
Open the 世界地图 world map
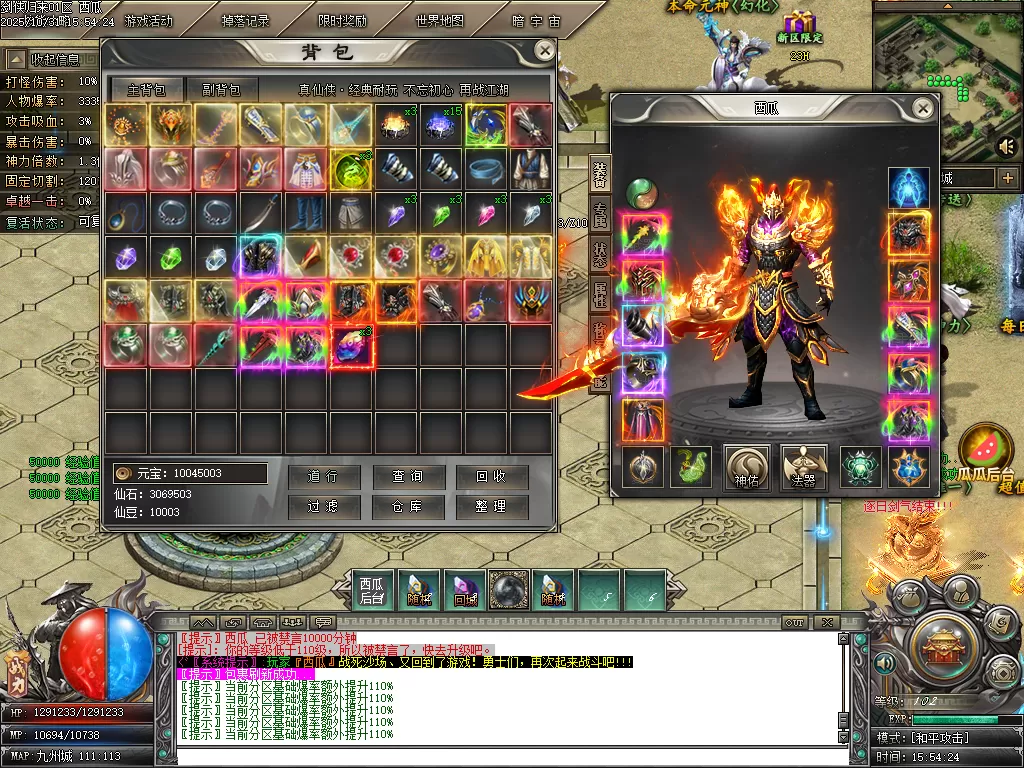coord(440,21)
